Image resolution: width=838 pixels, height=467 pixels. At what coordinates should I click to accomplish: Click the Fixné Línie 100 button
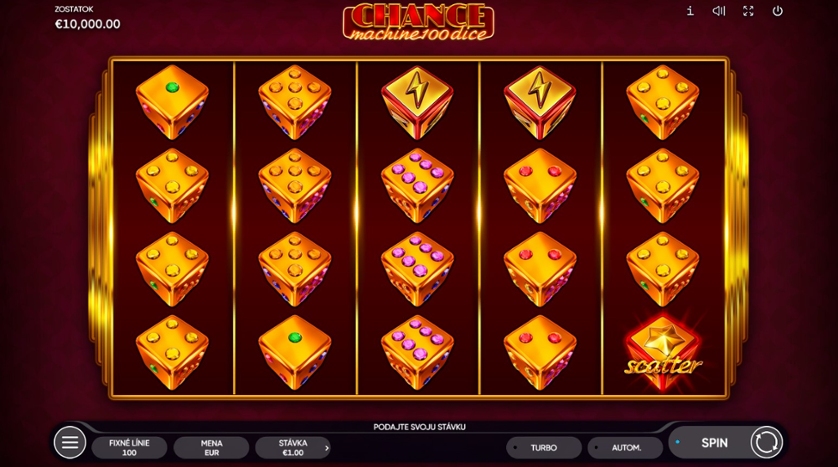click(x=130, y=448)
